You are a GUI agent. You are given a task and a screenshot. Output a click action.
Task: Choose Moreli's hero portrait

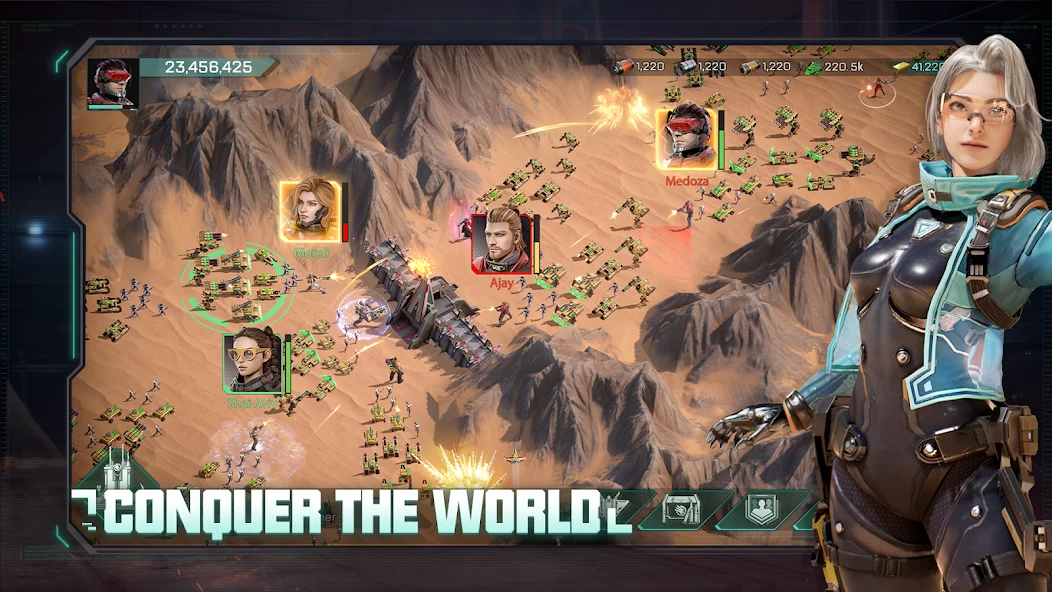coord(309,211)
